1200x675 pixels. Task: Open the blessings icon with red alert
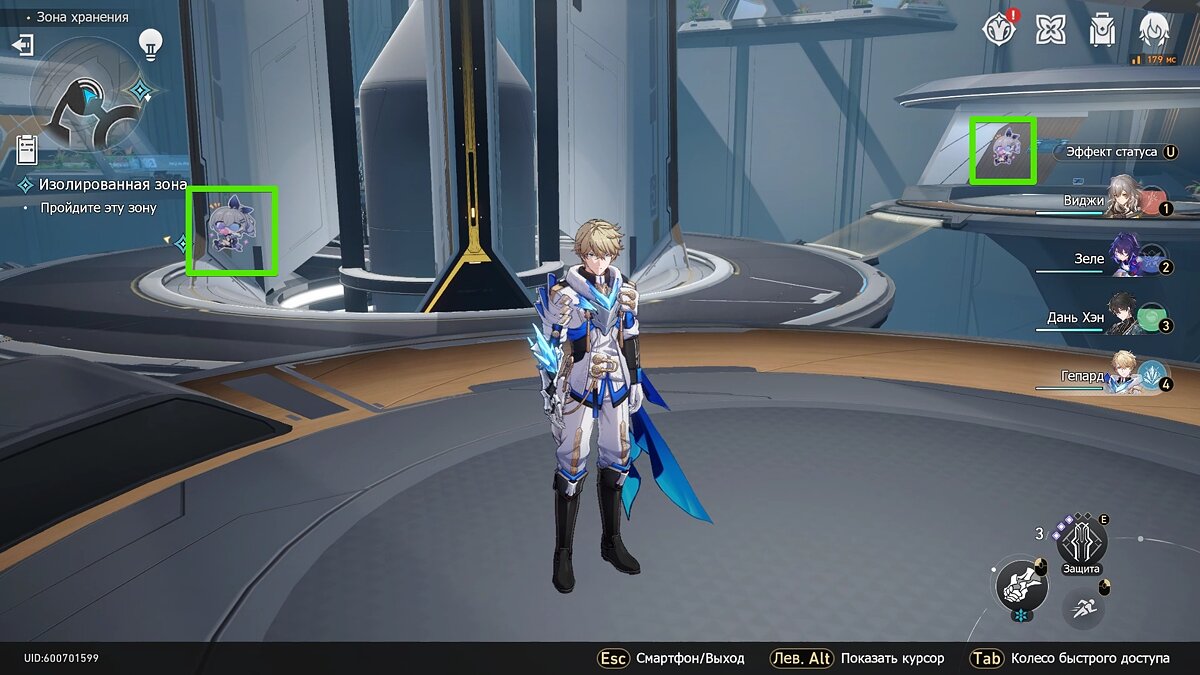pyautogui.click(x=1000, y=30)
